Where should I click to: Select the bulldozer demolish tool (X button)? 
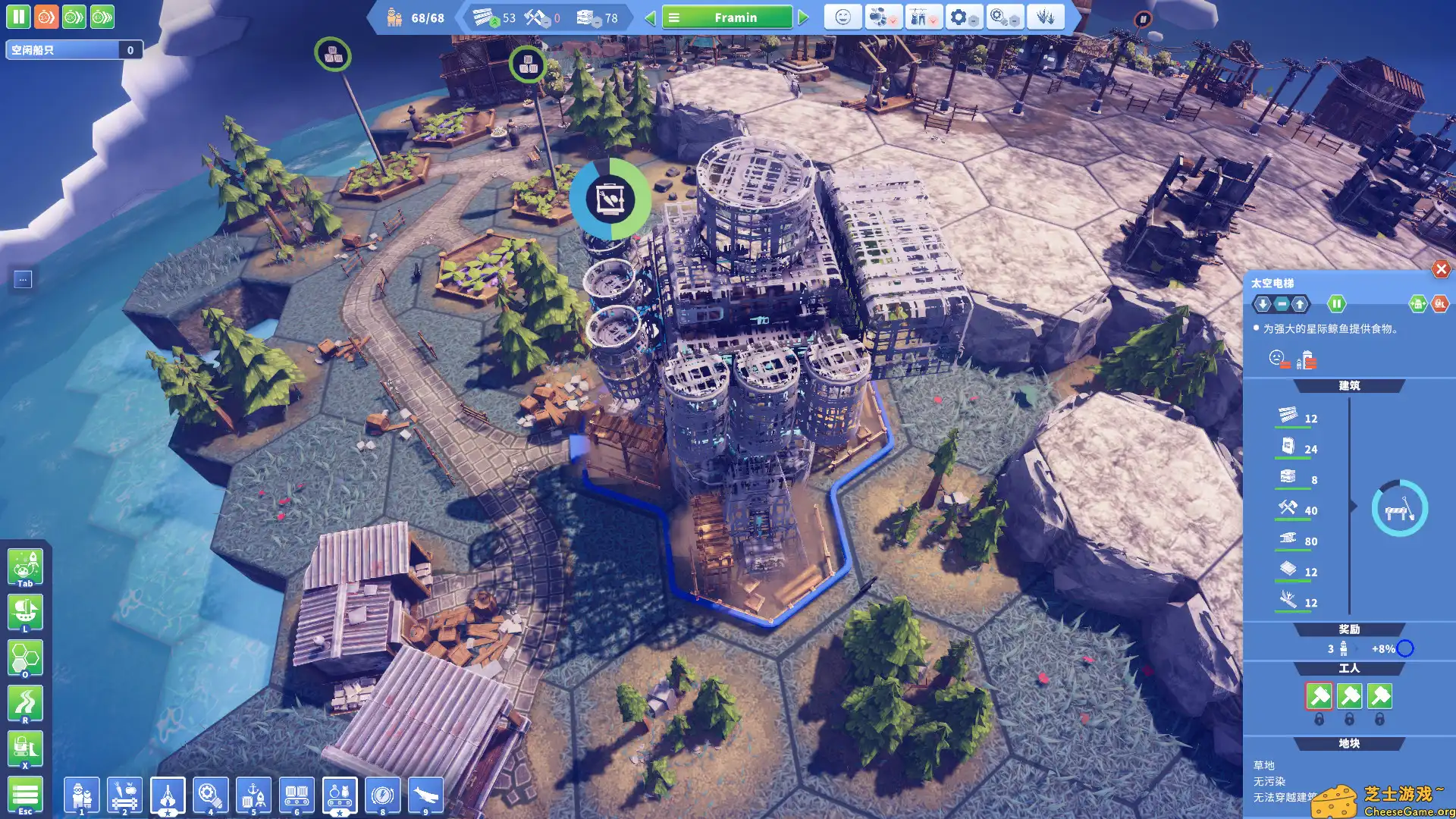pos(25,749)
